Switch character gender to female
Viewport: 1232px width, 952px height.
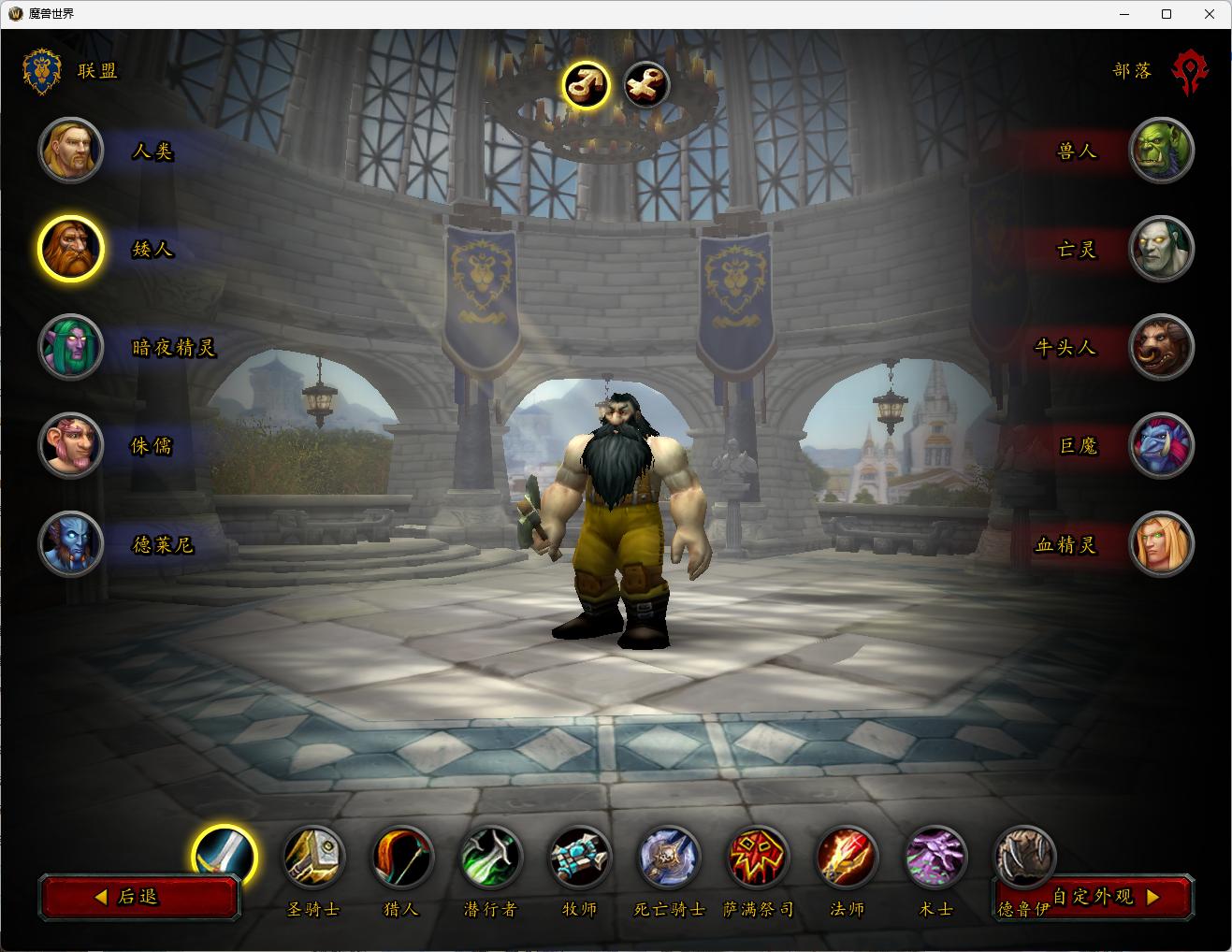pyautogui.click(x=646, y=86)
